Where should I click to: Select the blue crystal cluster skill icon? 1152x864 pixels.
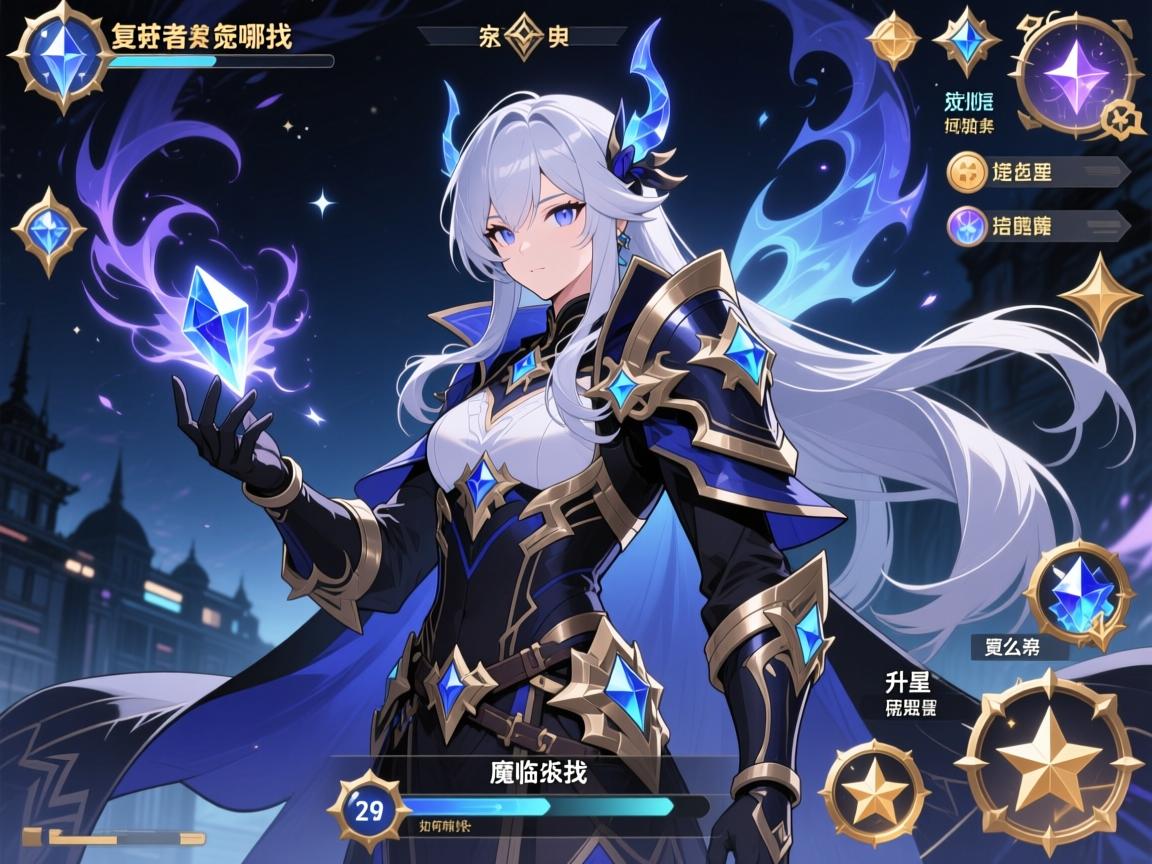coord(1080,595)
